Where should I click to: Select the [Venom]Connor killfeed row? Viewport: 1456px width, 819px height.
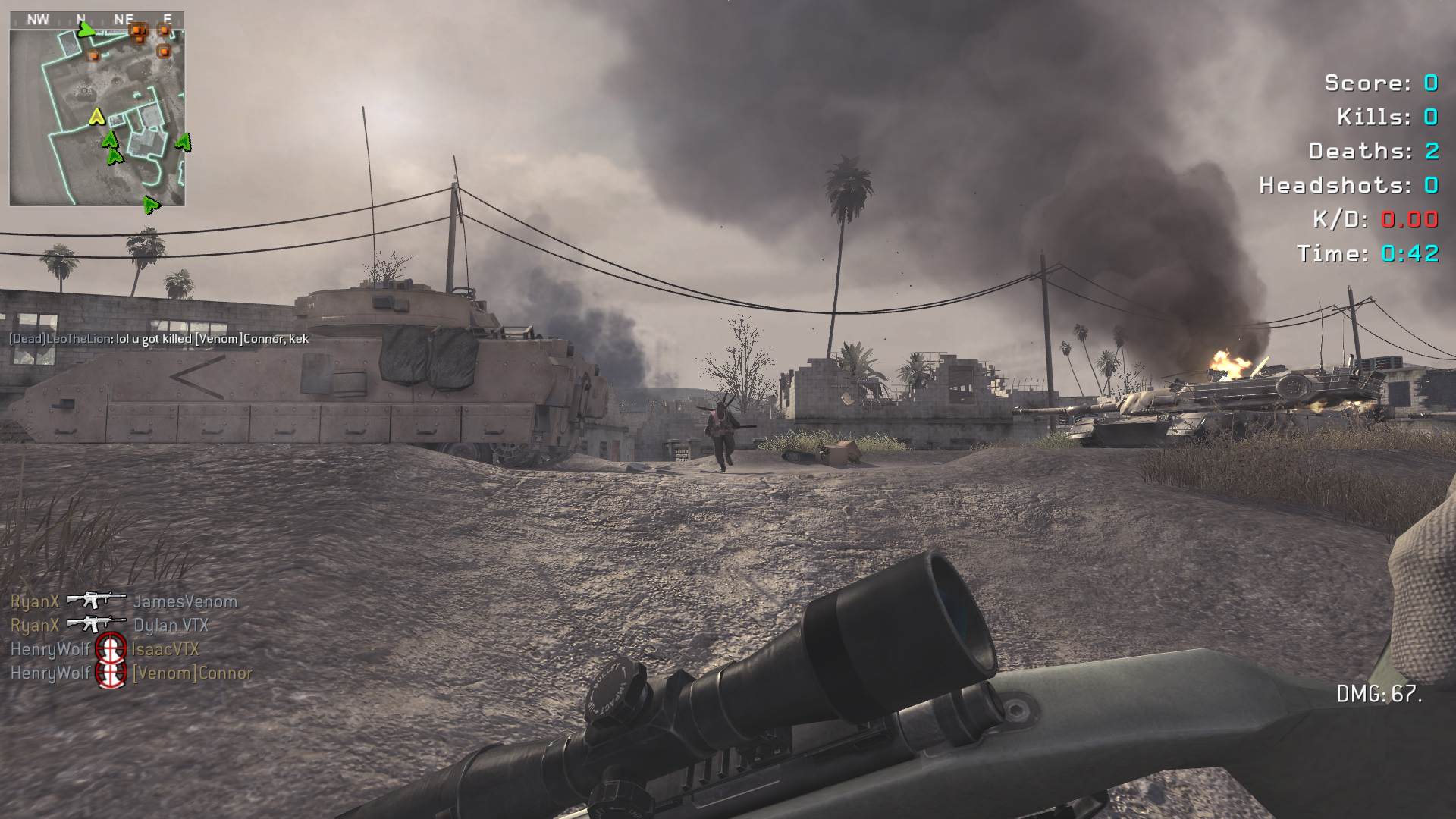(x=131, y=673)
